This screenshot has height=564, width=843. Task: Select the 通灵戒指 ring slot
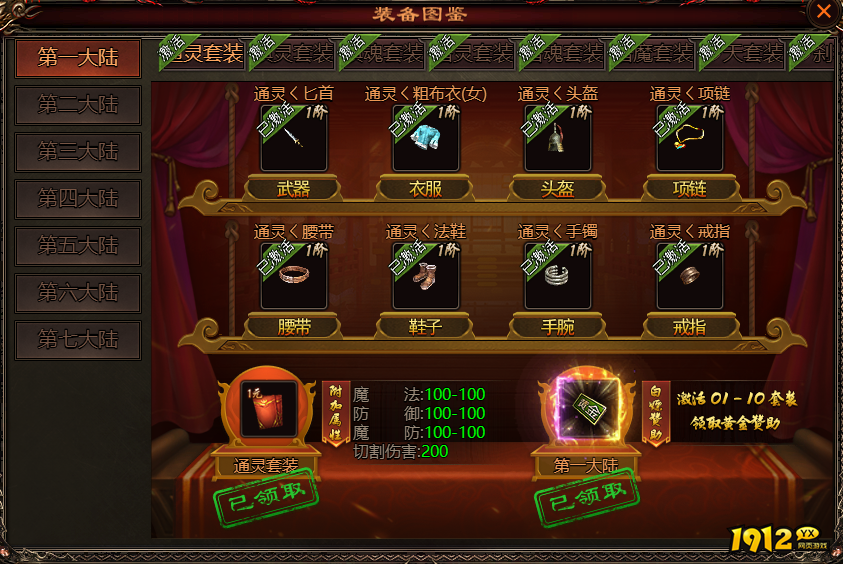(x=690, y=275)
